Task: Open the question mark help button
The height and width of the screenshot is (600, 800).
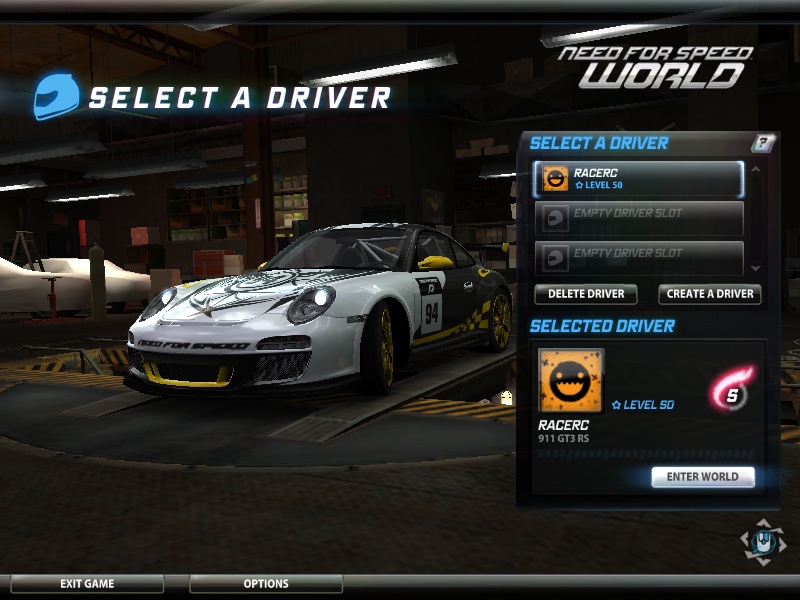Action: coord(763,143)
